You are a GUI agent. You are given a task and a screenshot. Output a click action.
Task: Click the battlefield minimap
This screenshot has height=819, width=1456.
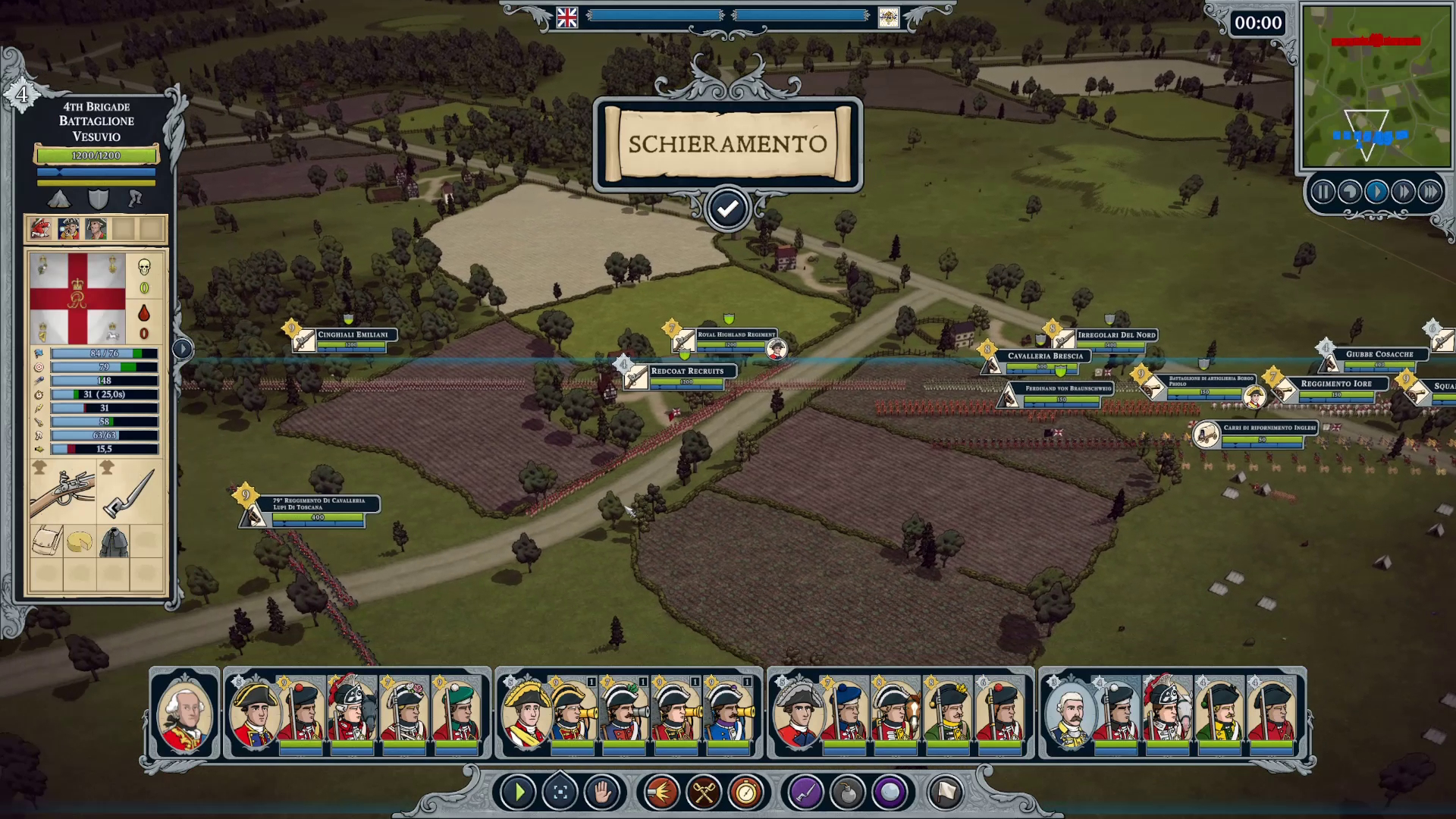click(1376, 87)
